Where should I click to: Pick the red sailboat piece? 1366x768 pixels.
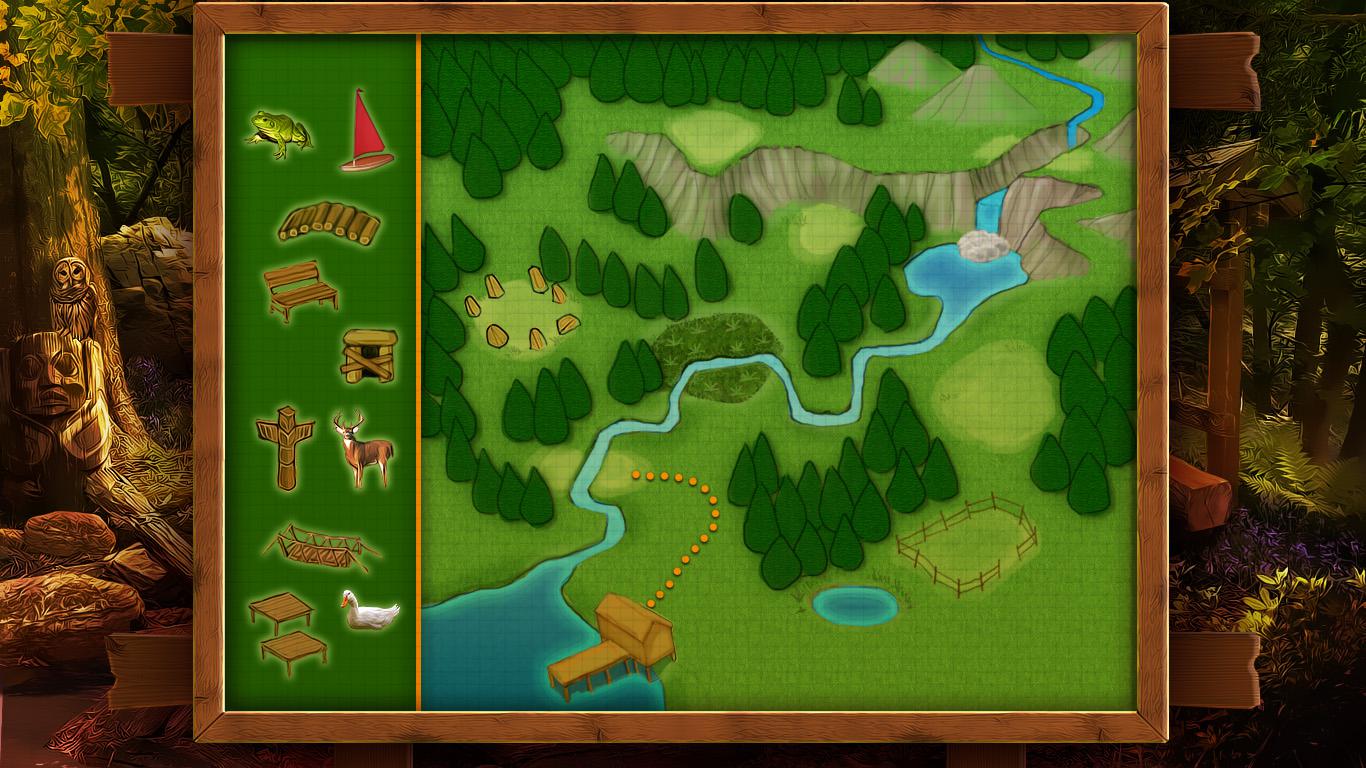(x=368, y=131)
